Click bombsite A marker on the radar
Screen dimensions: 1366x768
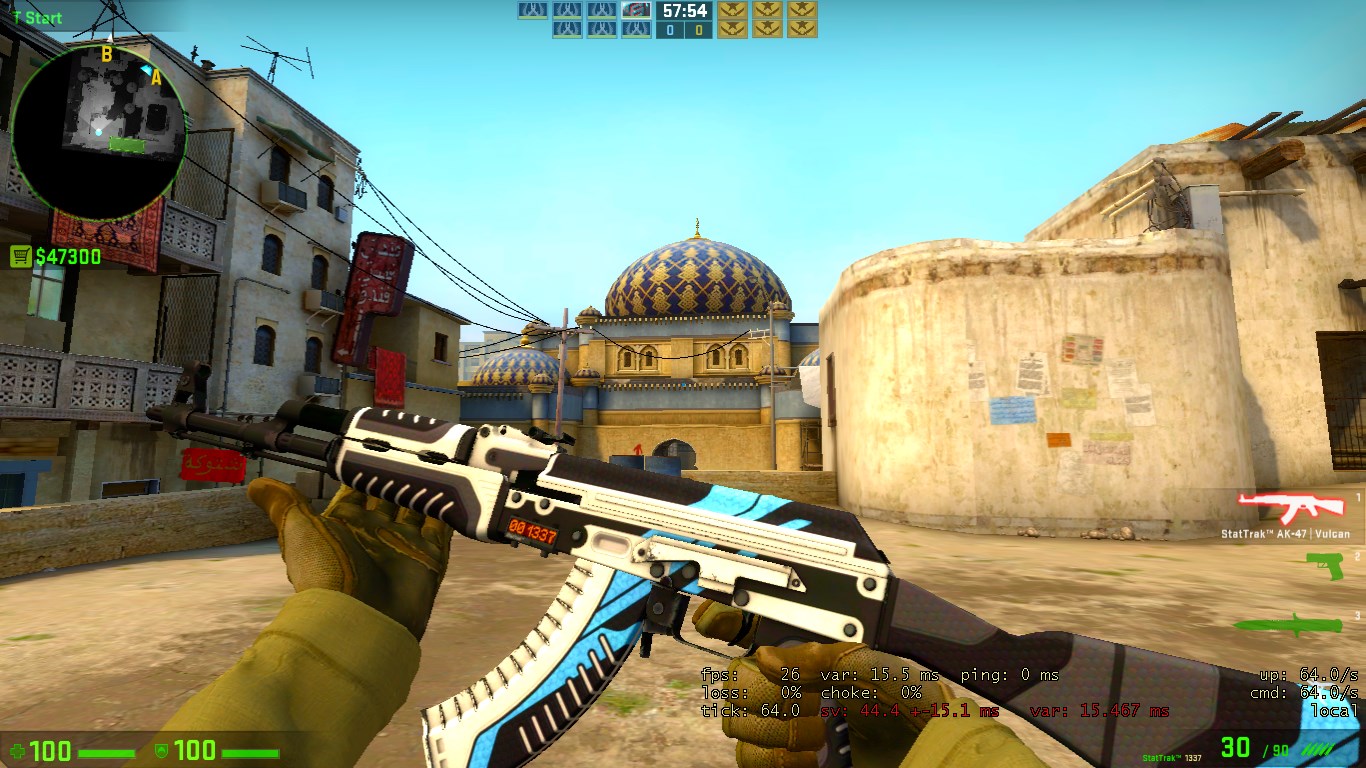[x=156, y=77]
